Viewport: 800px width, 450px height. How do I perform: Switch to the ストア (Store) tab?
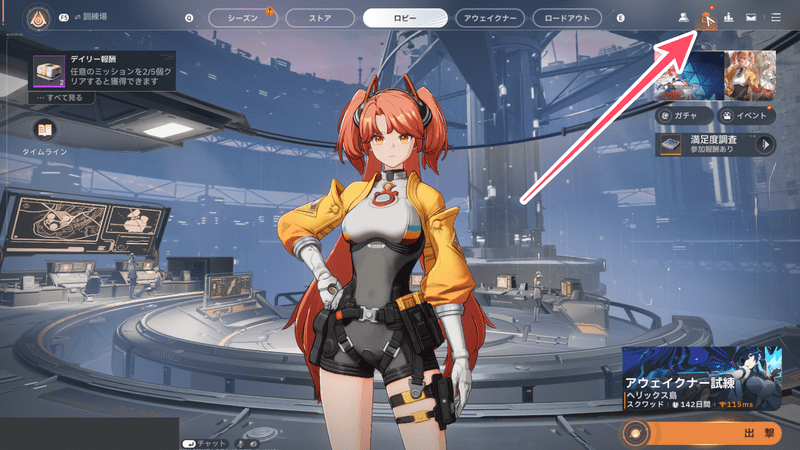319,18
